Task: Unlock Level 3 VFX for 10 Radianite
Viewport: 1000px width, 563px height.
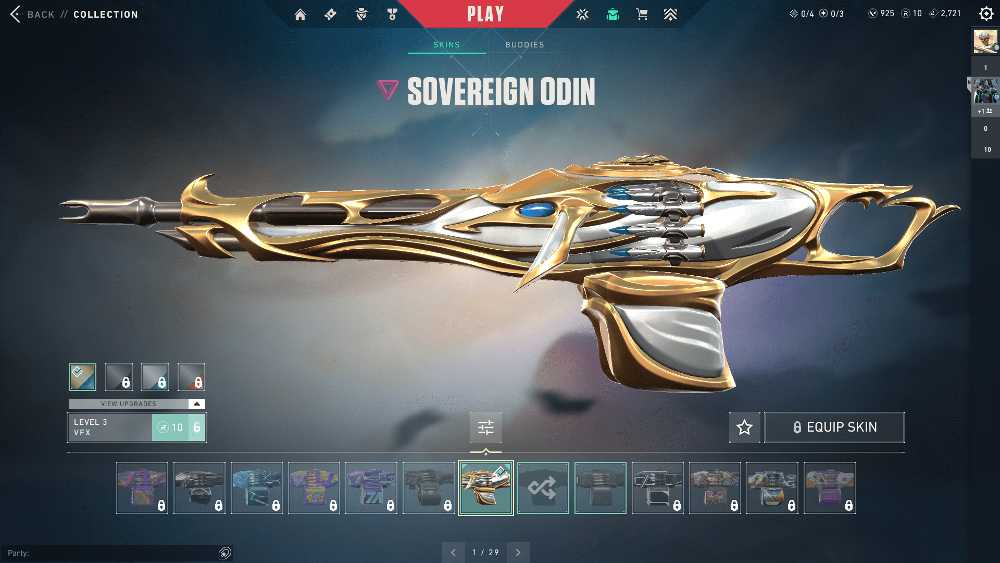Action: coord(177,427)
